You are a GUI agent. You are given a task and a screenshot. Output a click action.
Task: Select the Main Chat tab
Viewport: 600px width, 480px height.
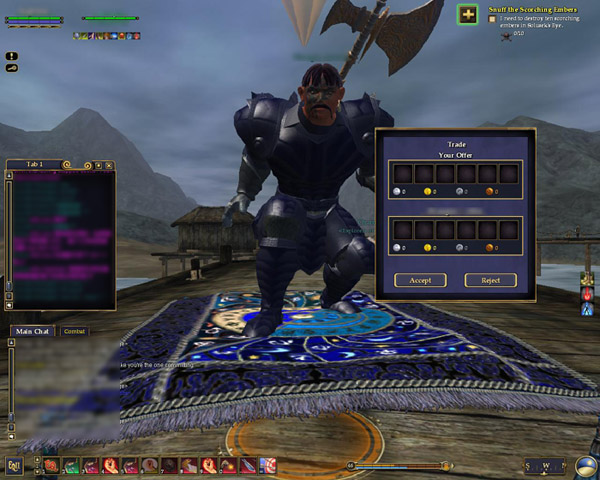coord(33,331)
